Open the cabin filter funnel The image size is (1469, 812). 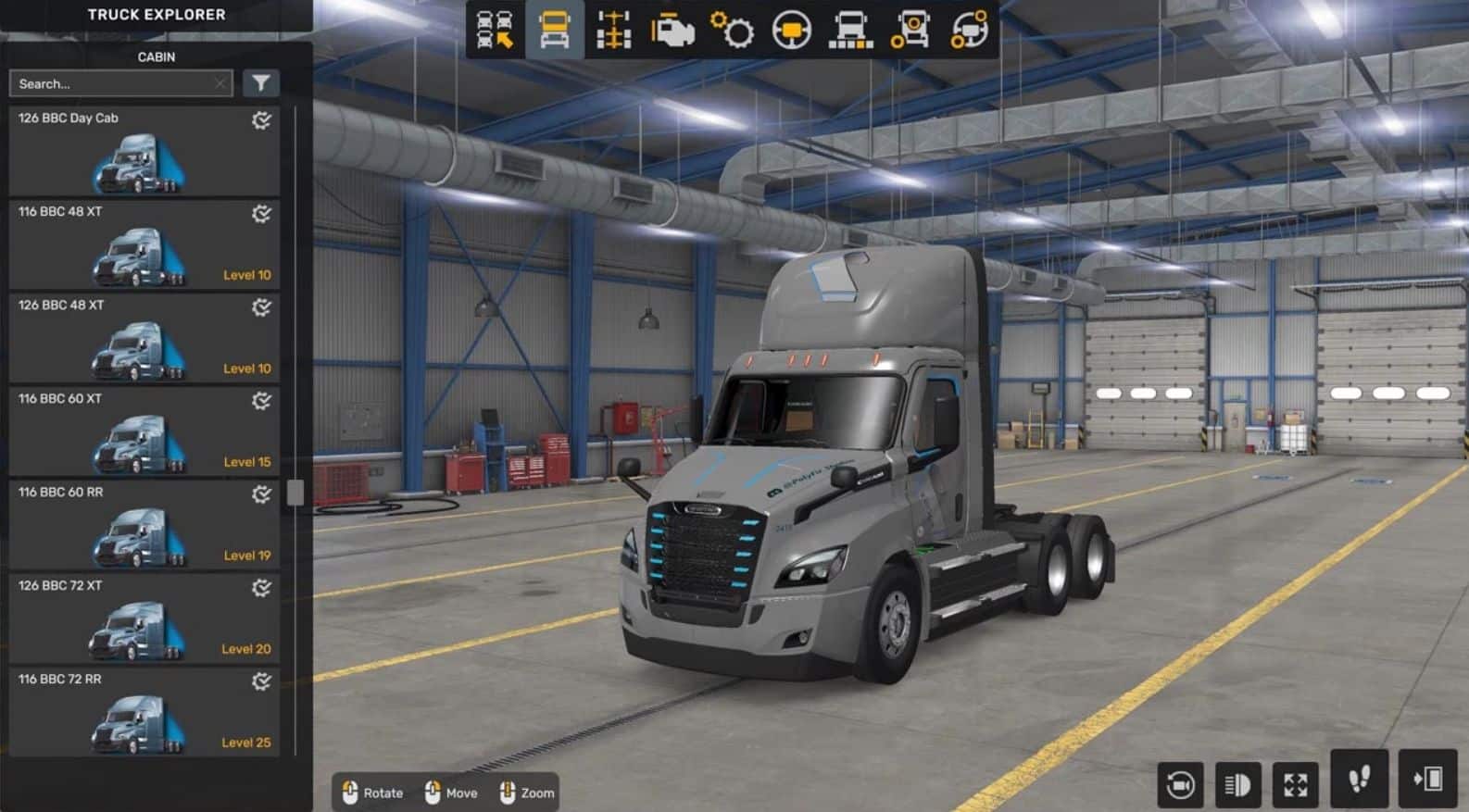261,84
